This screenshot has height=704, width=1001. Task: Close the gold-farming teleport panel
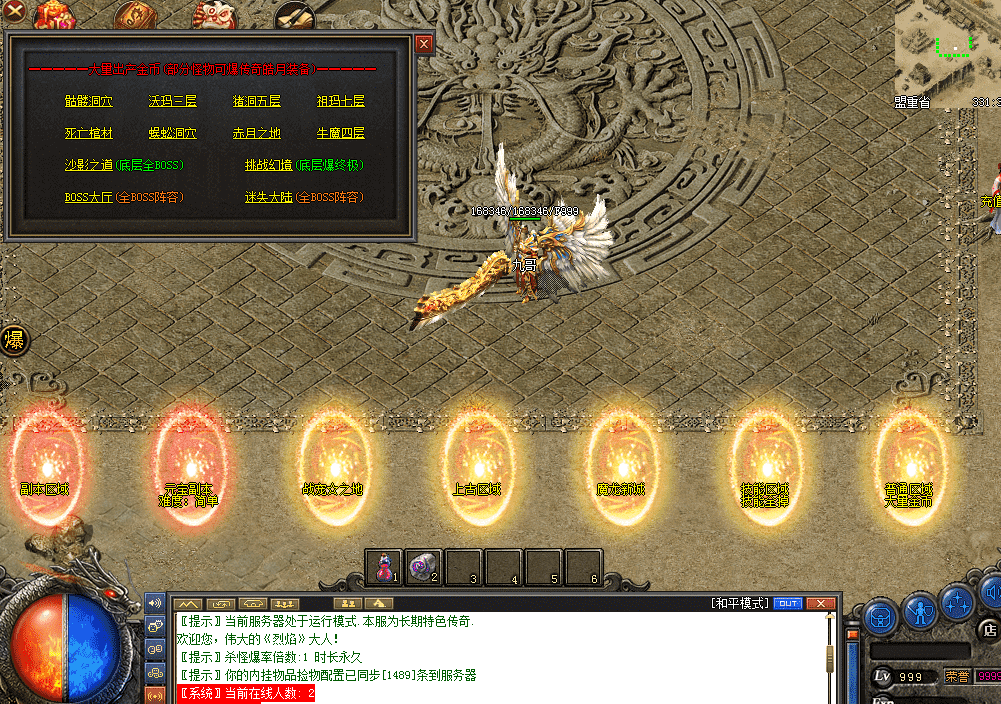(x=424, y=44)
